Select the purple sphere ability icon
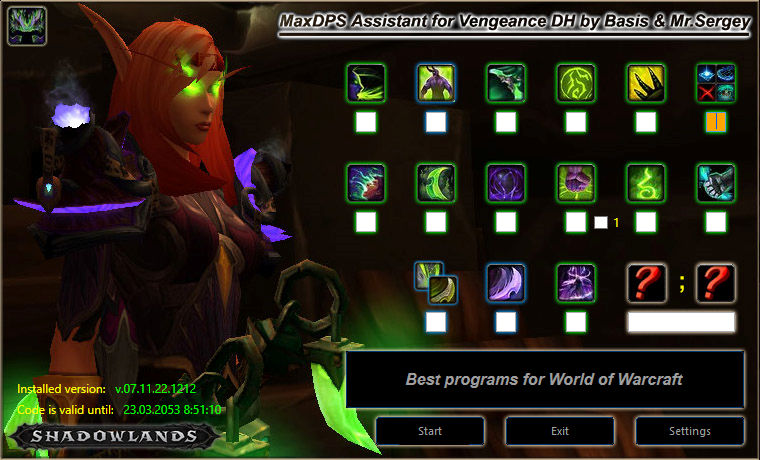This screenshot has height=460, width=760. point(506,184)
